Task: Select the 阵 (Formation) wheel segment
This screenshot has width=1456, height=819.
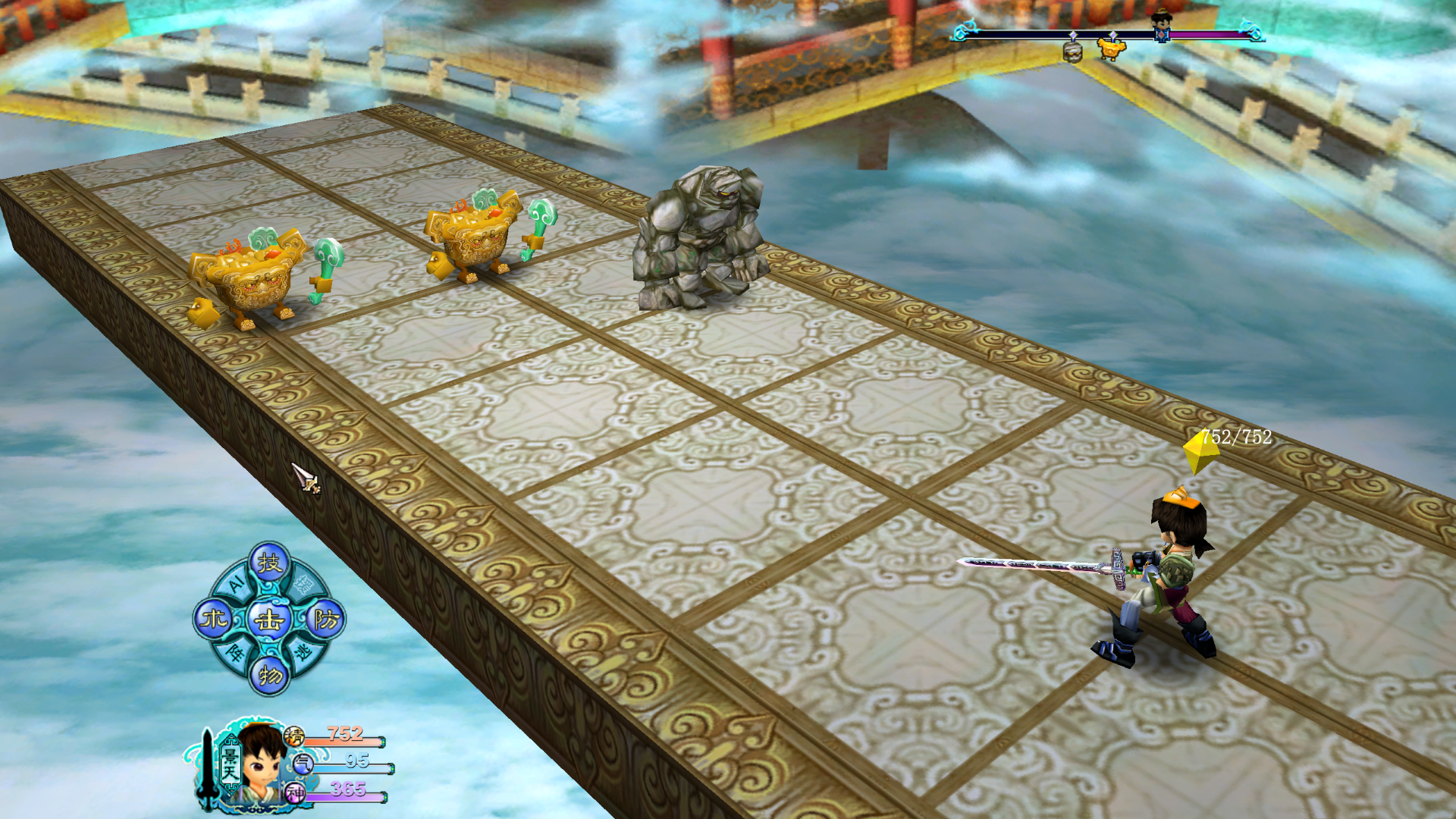Action: (235, 652)
